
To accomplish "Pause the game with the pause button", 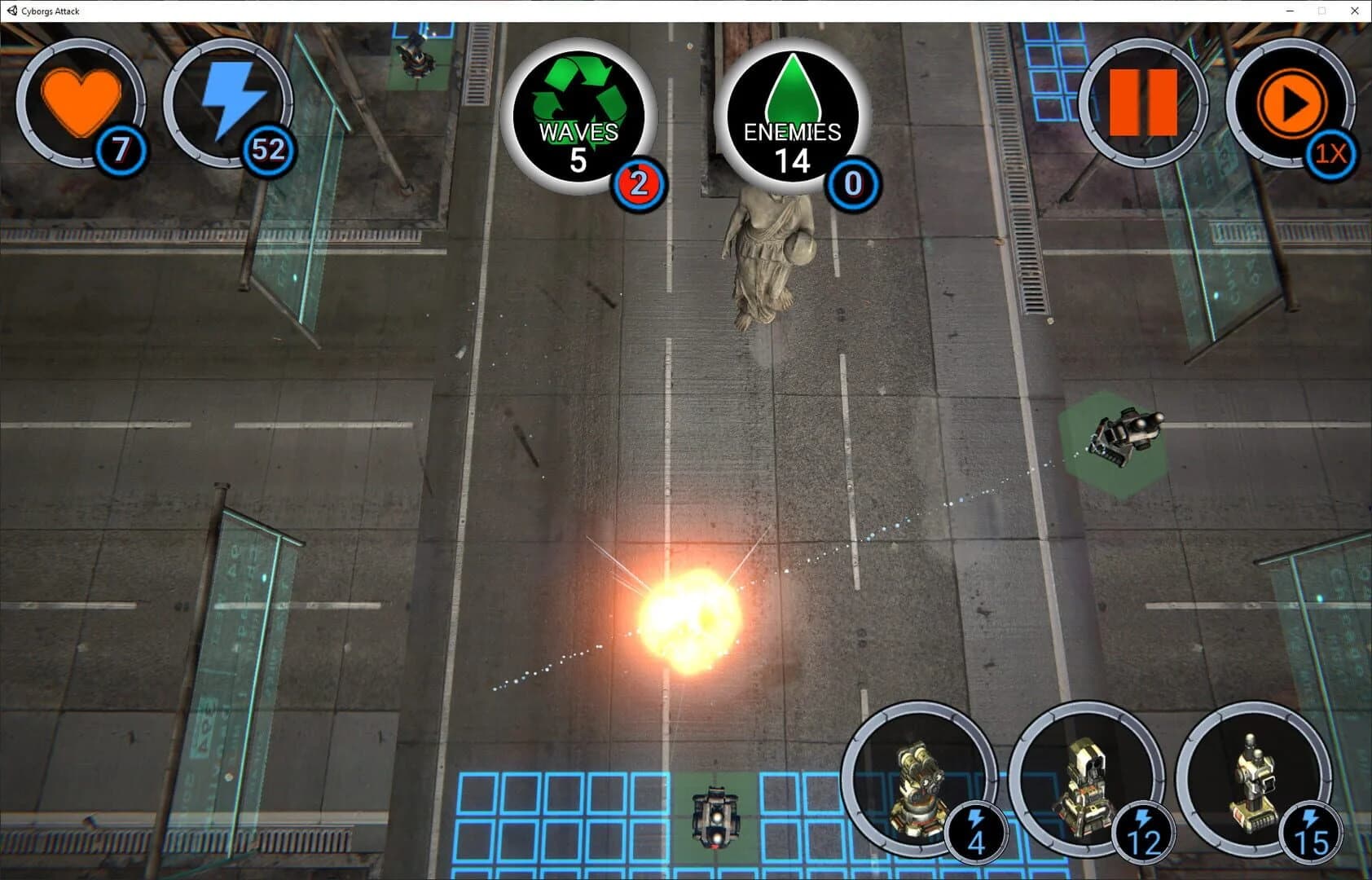I will 1145,102.
